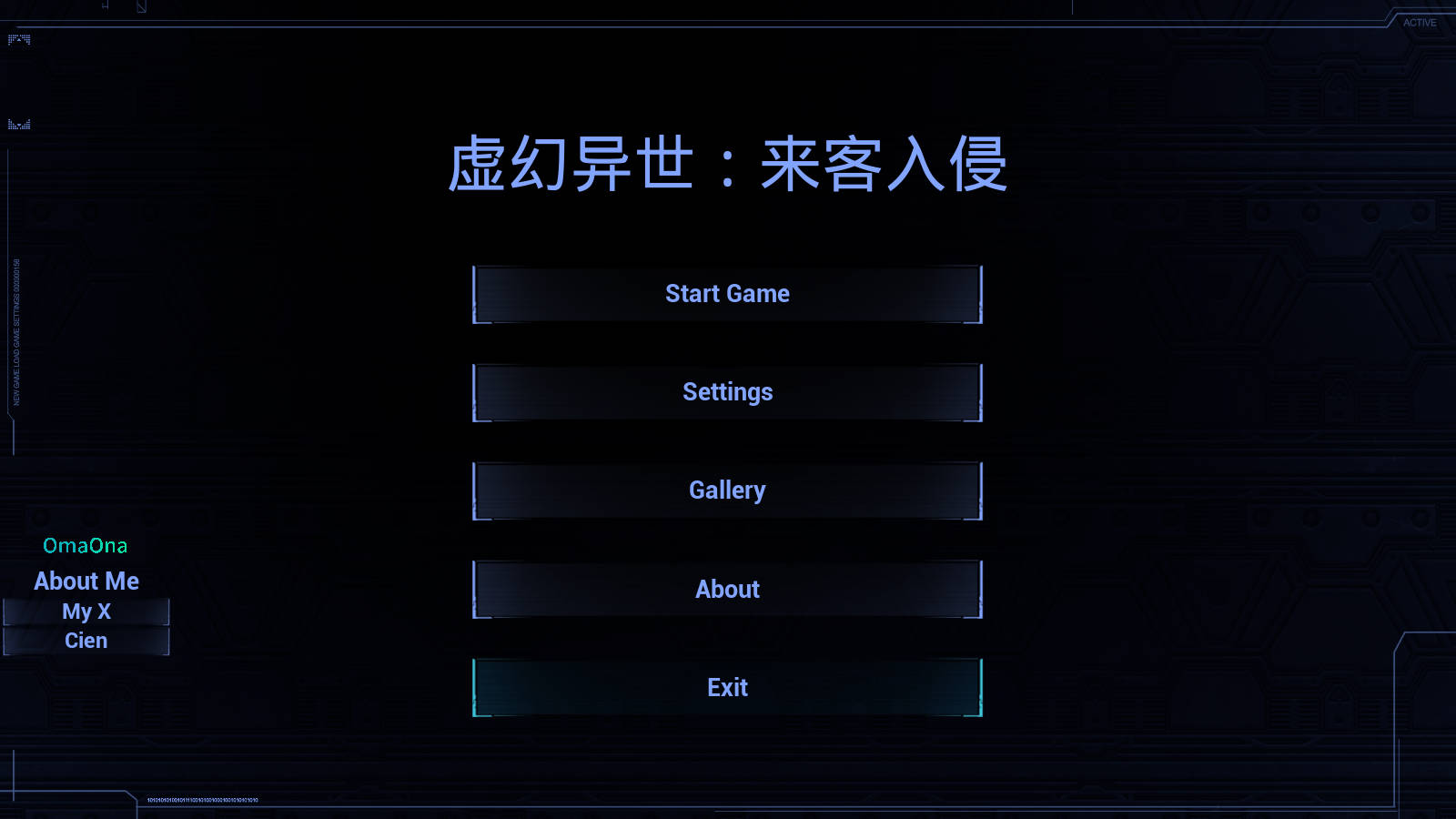Click the Exit button
This screenshot has width=1456, height=819.
(x=727, y=687)
